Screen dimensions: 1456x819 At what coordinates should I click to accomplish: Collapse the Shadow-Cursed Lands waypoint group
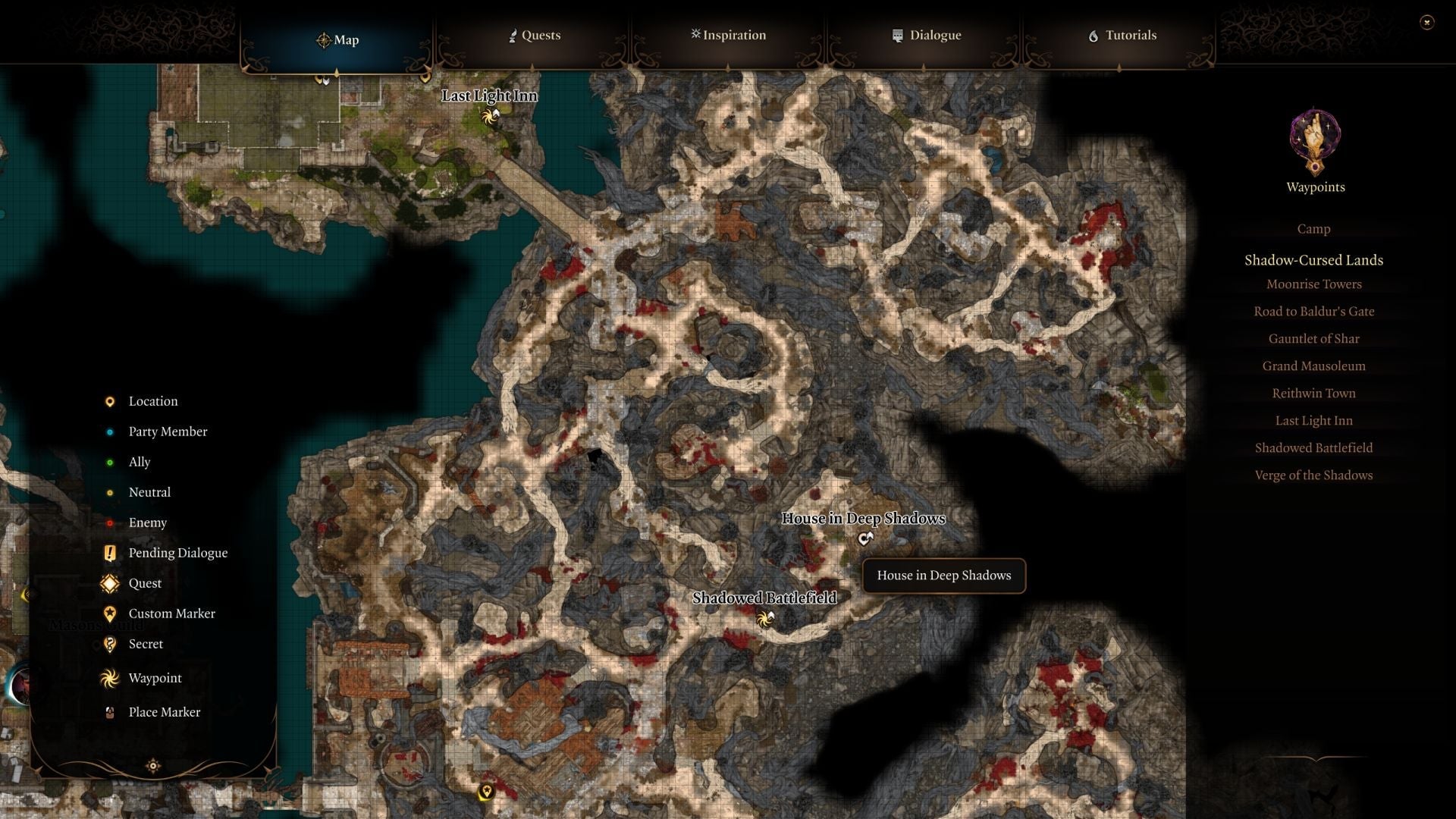(x=1313, y=260)
